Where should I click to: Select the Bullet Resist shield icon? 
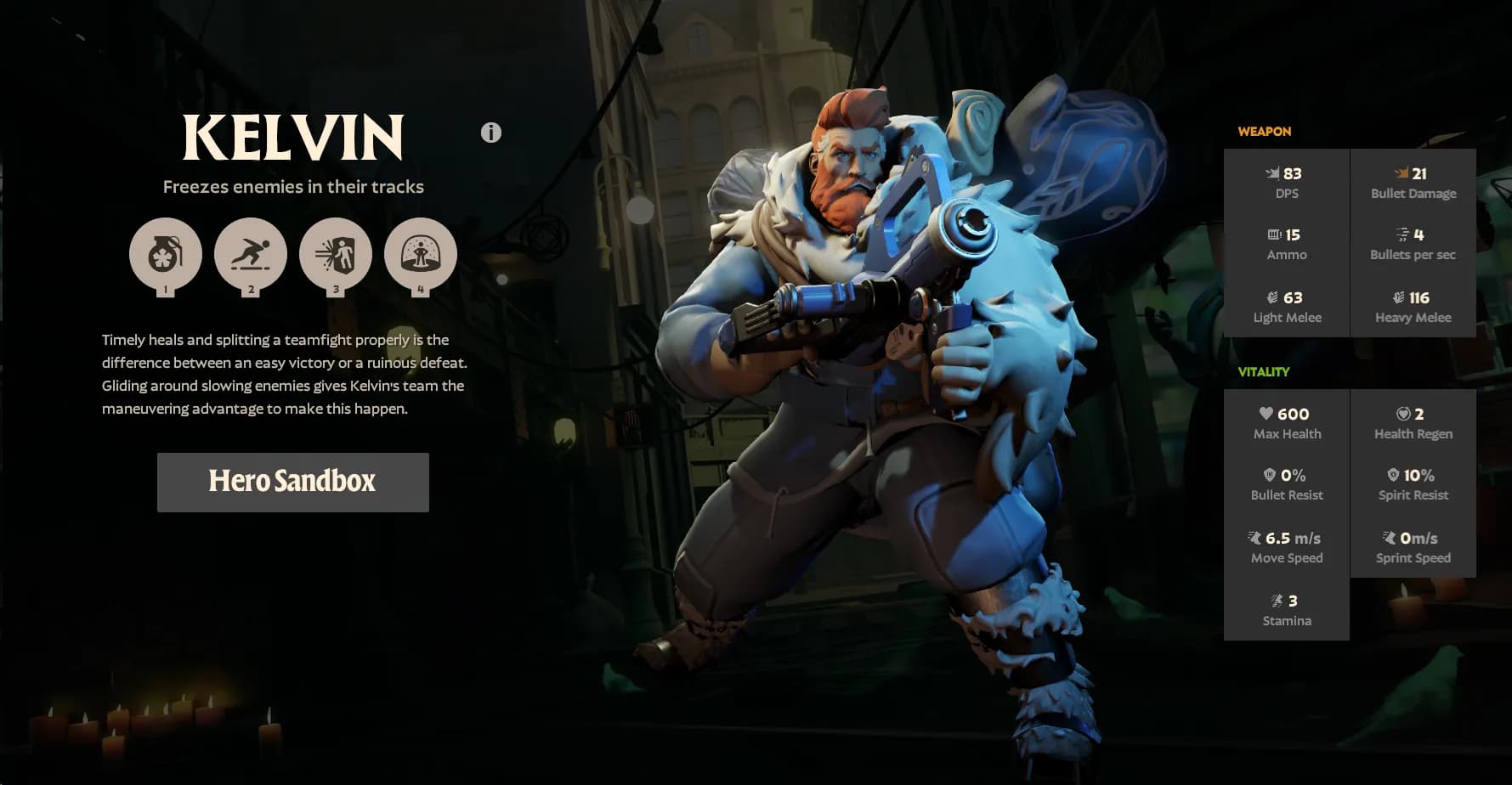coord(1269,476)
